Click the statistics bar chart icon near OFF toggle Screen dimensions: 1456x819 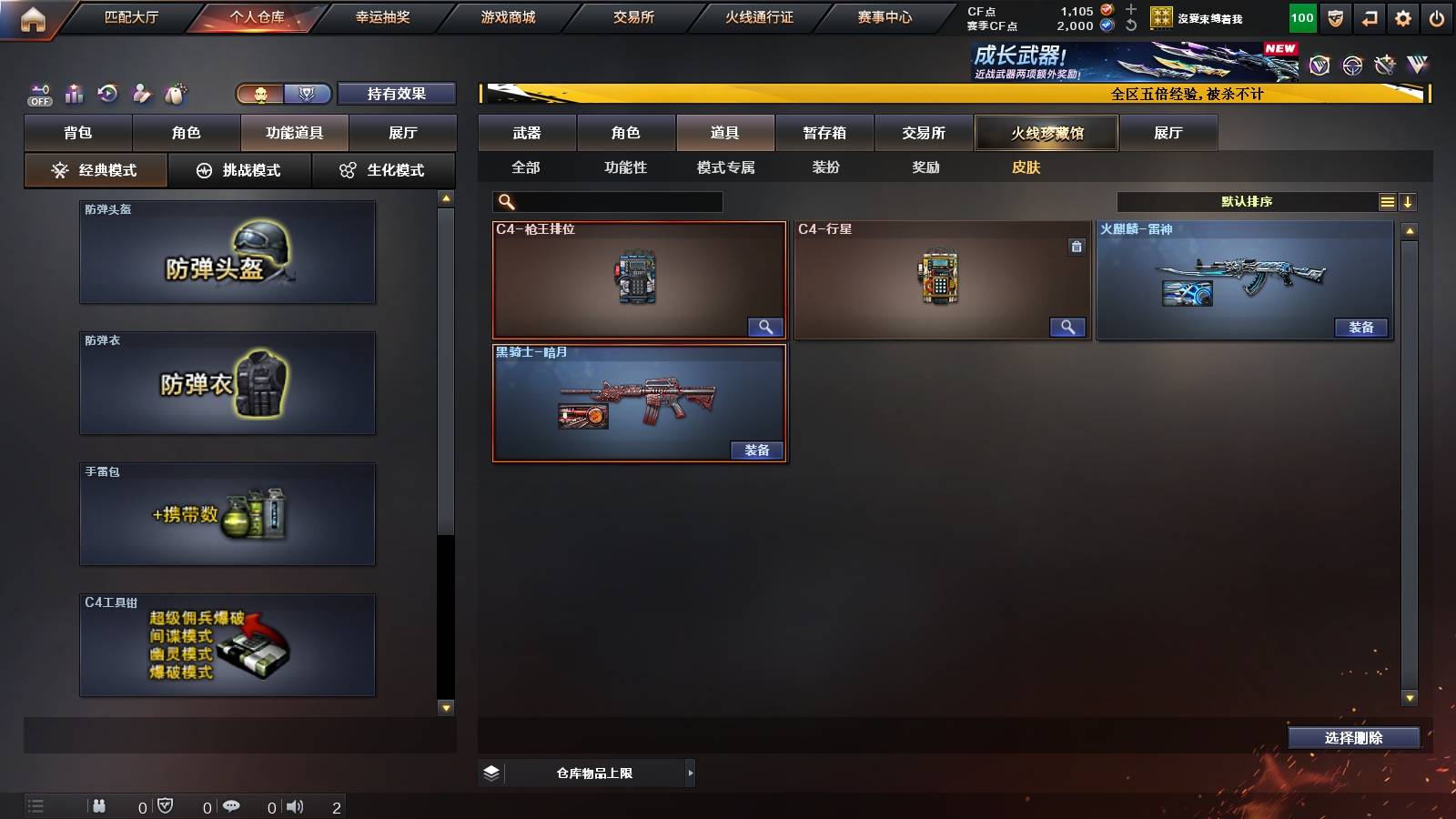coord(75,90)
